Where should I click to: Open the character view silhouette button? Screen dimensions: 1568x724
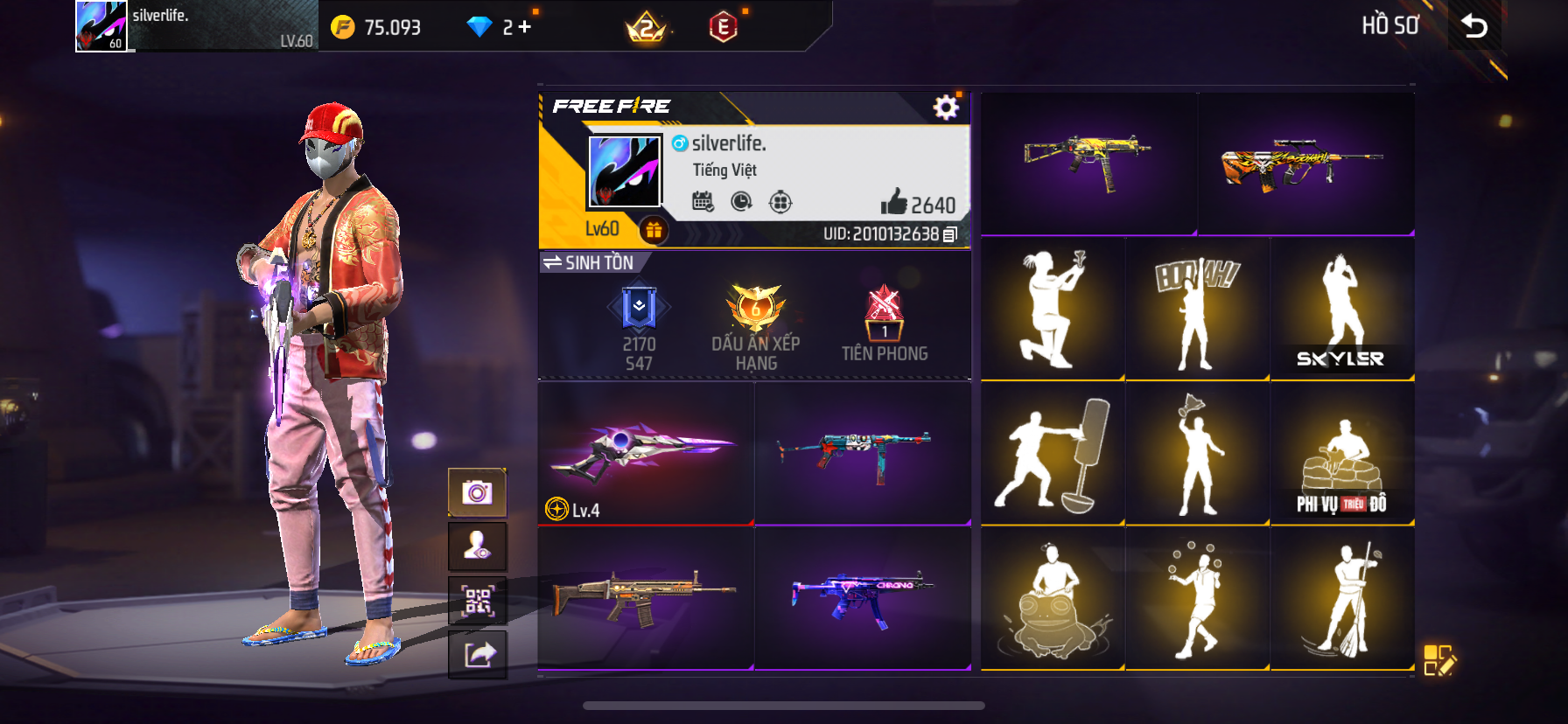(x=477, y=546)
